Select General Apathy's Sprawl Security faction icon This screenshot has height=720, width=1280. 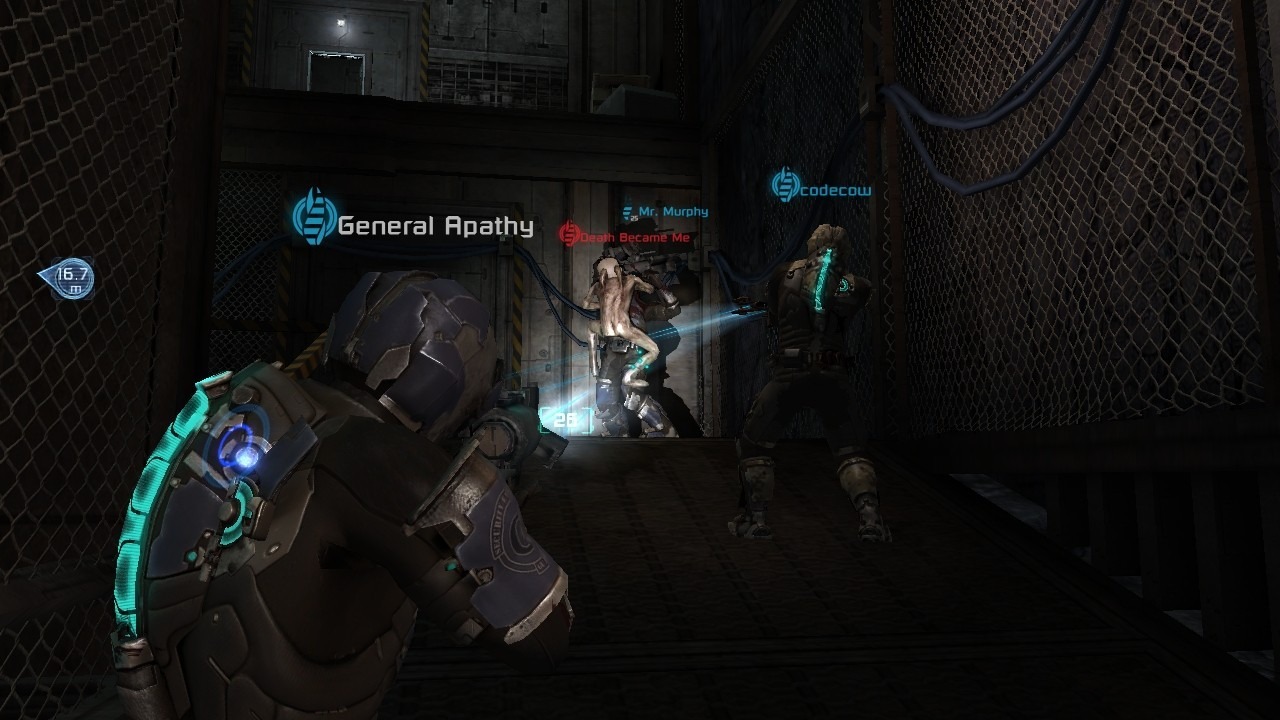point(314,216)
